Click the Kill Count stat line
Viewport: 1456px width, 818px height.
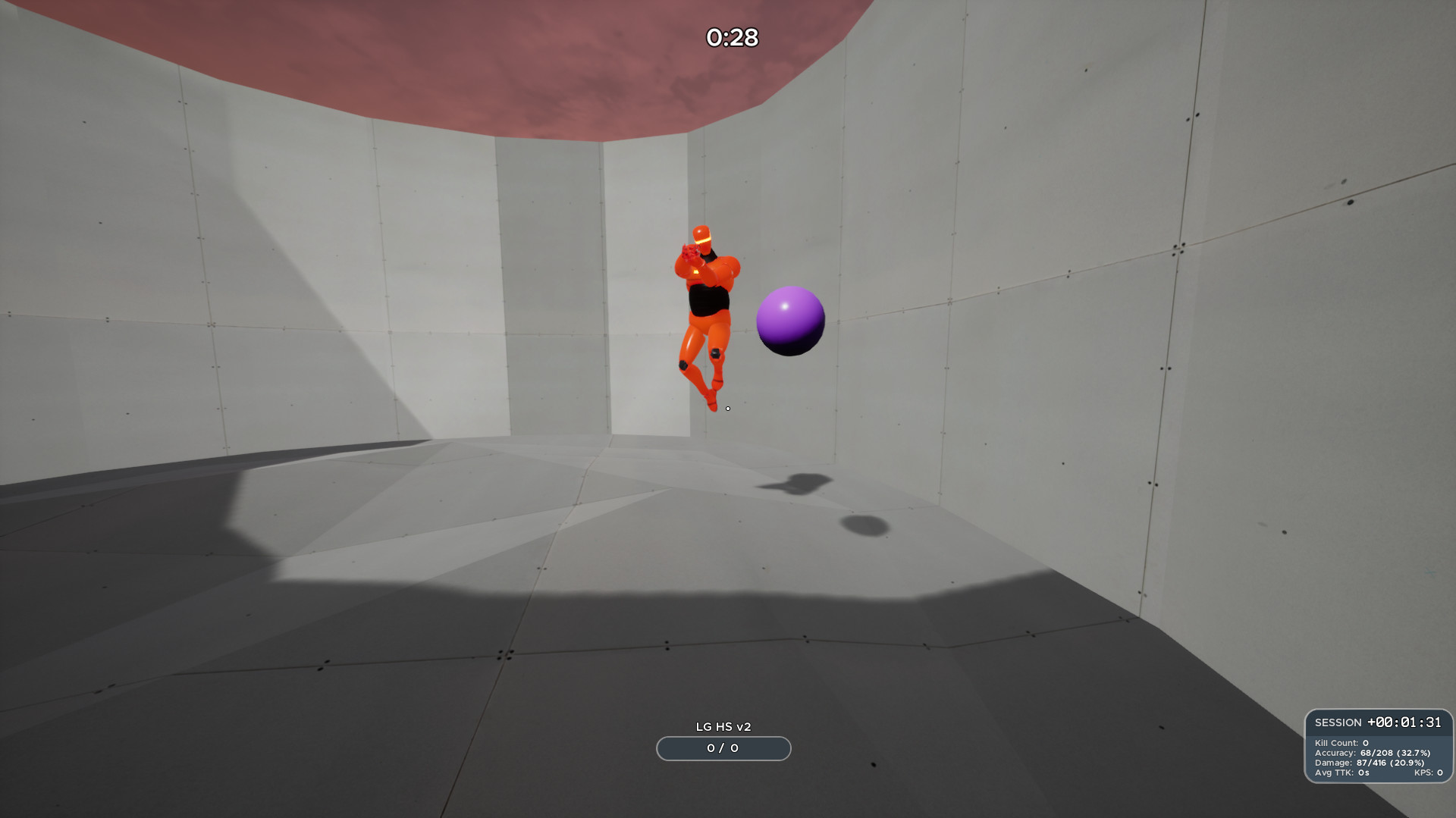[1341, 743]
